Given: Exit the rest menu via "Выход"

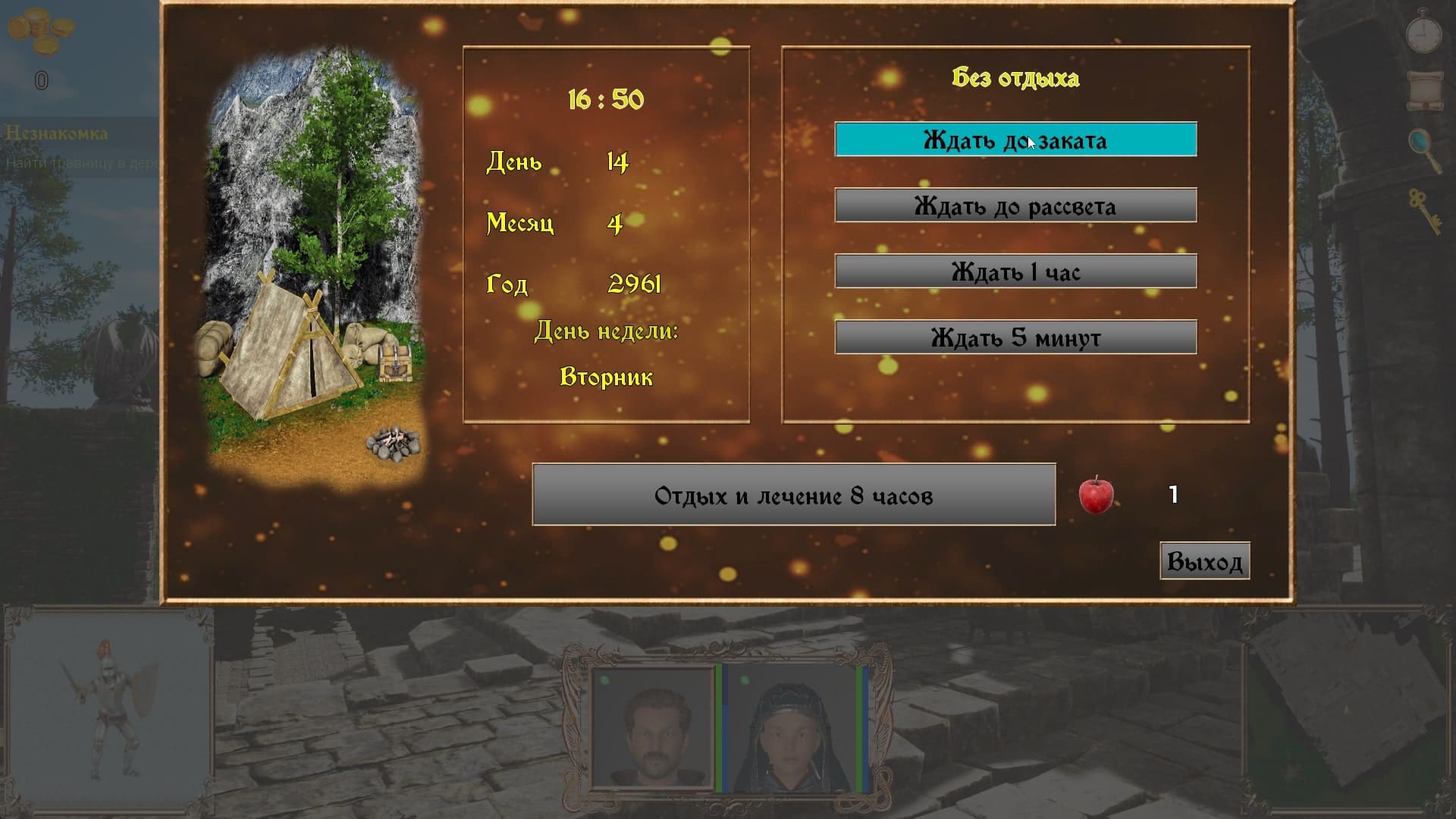Looking at the screenshot, I should tap(1204, 562).
